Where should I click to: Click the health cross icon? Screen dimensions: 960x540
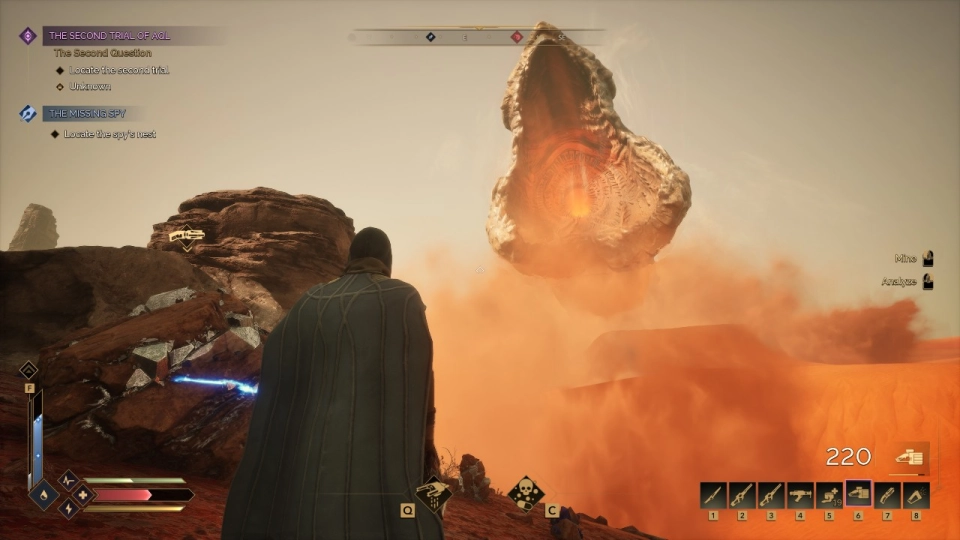point(81,494)
